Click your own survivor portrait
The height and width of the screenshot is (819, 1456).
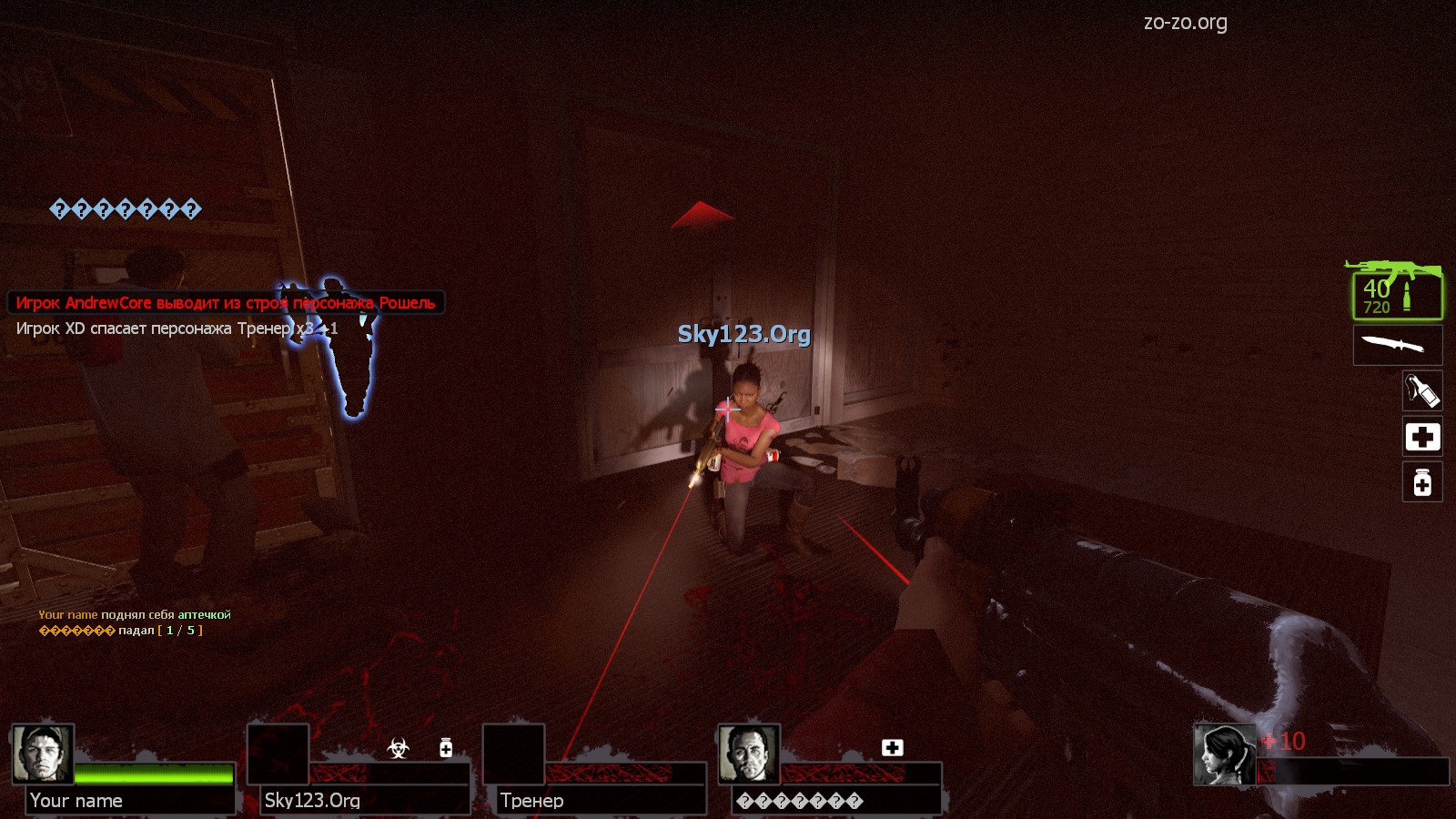tap(1225, 754)
